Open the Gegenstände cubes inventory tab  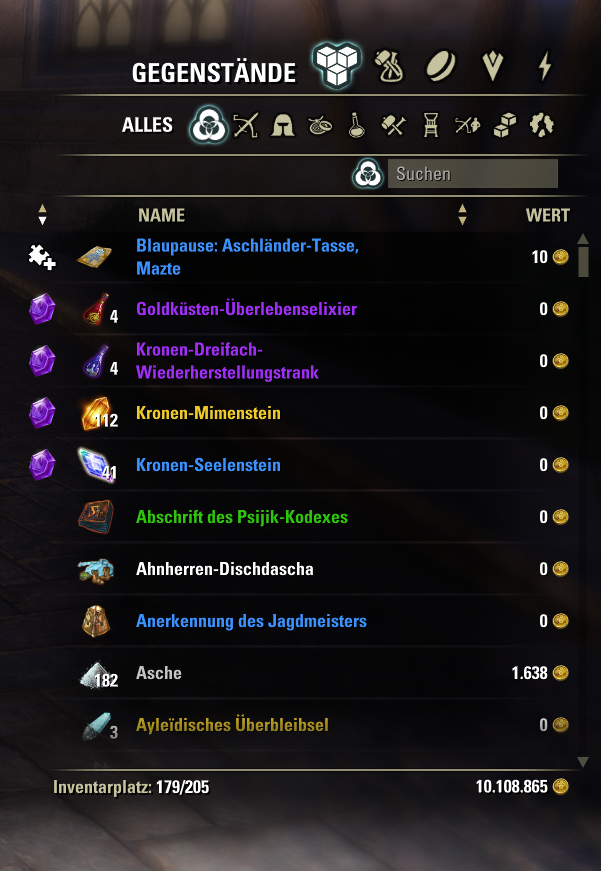(x=336, y=66)
